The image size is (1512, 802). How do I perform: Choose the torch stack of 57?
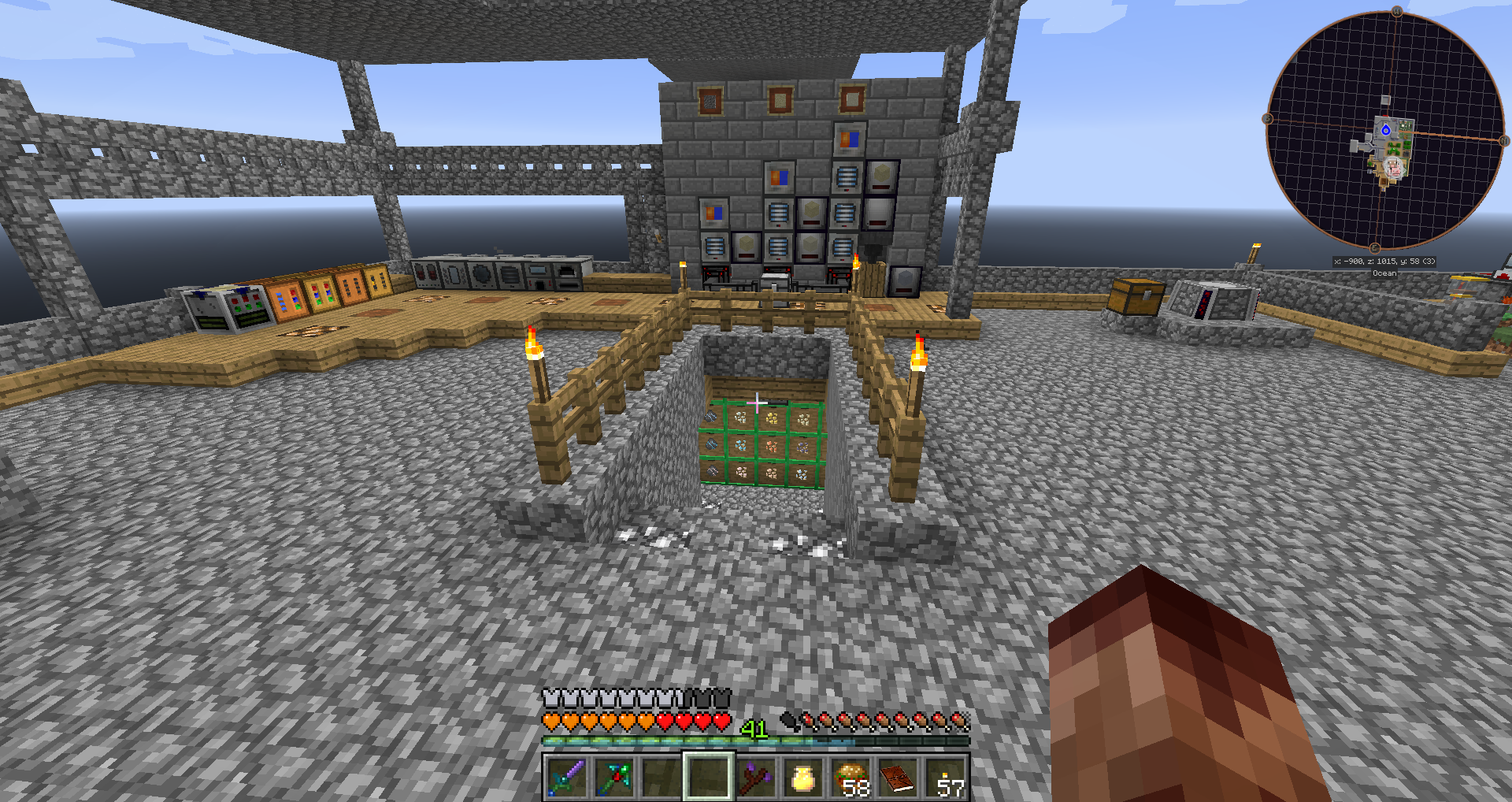coord(945,777)
